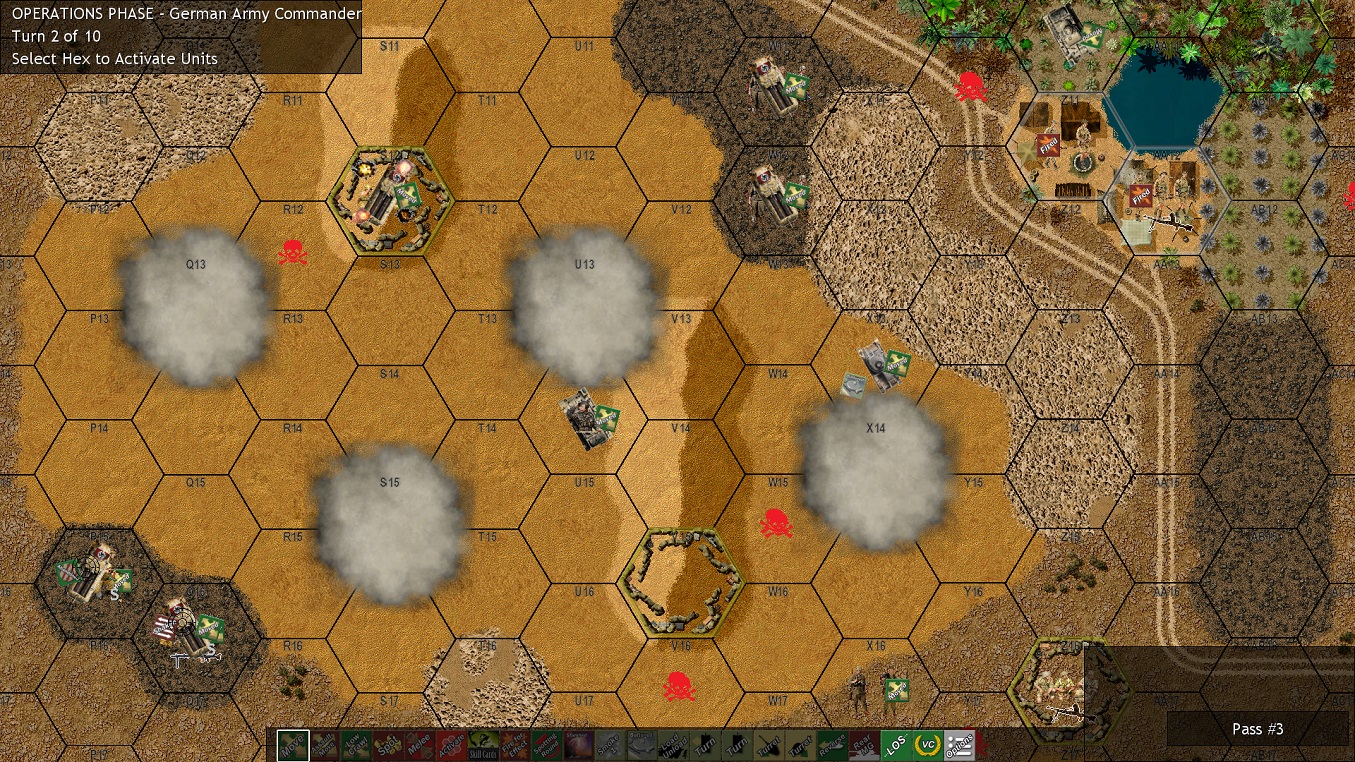Select the Move order icon
Screen dimensions: 1355x762
(291, 744)
